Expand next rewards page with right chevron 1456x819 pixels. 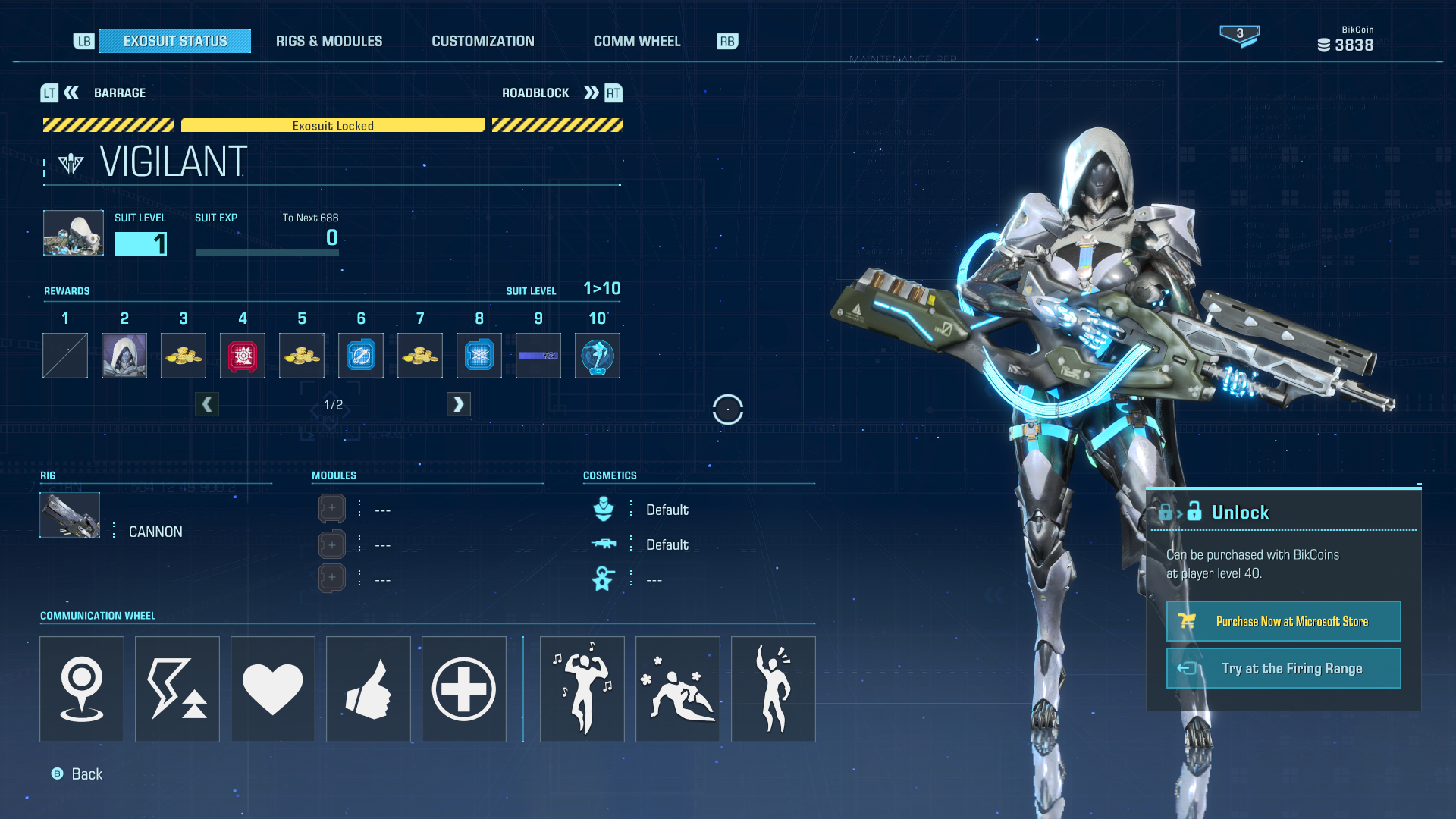tap(458, 403)
